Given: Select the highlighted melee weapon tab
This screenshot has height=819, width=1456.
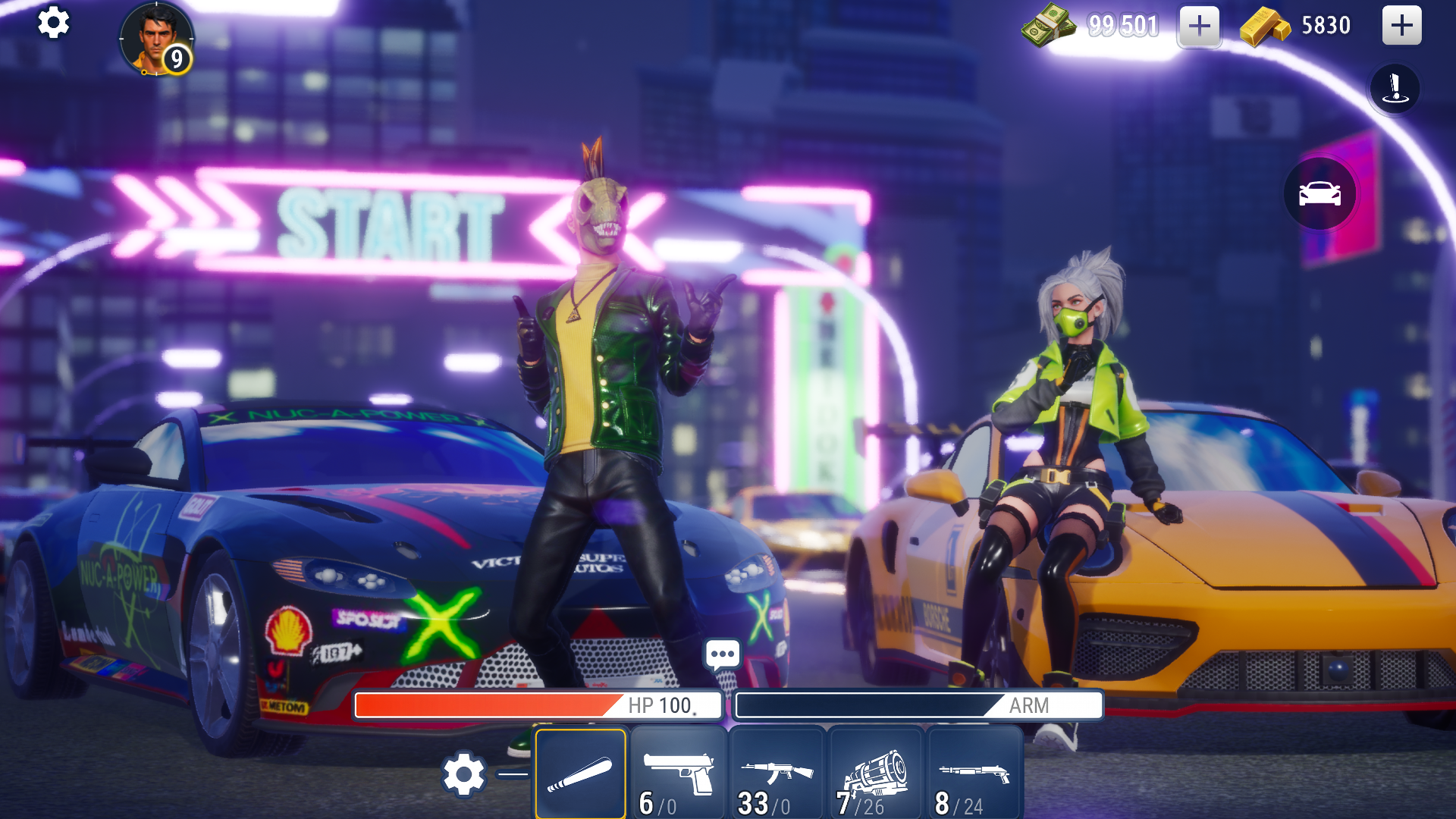Looking at the screenshot, I should coord(582,772).
